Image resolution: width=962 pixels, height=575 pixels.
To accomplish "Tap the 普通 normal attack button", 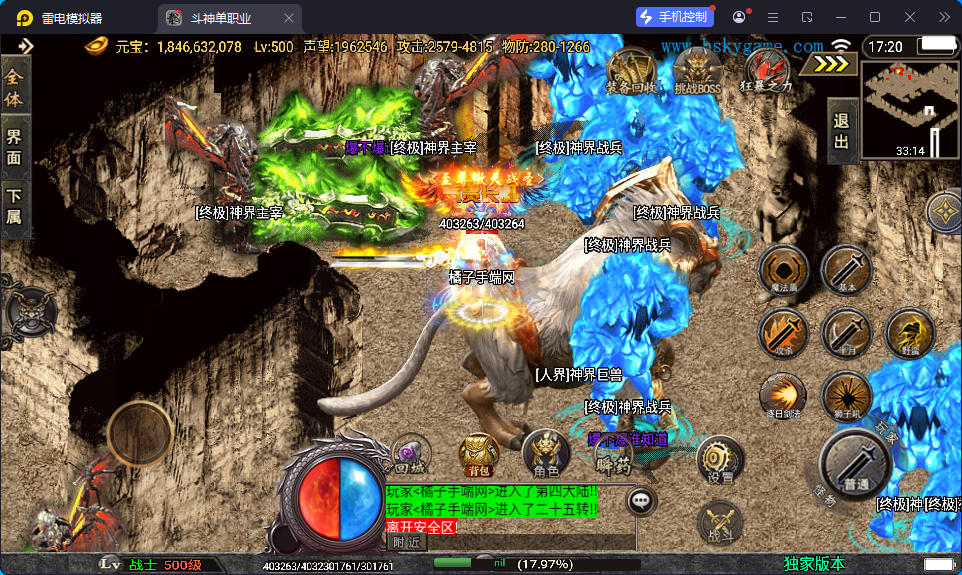I will tap(855, 464).
